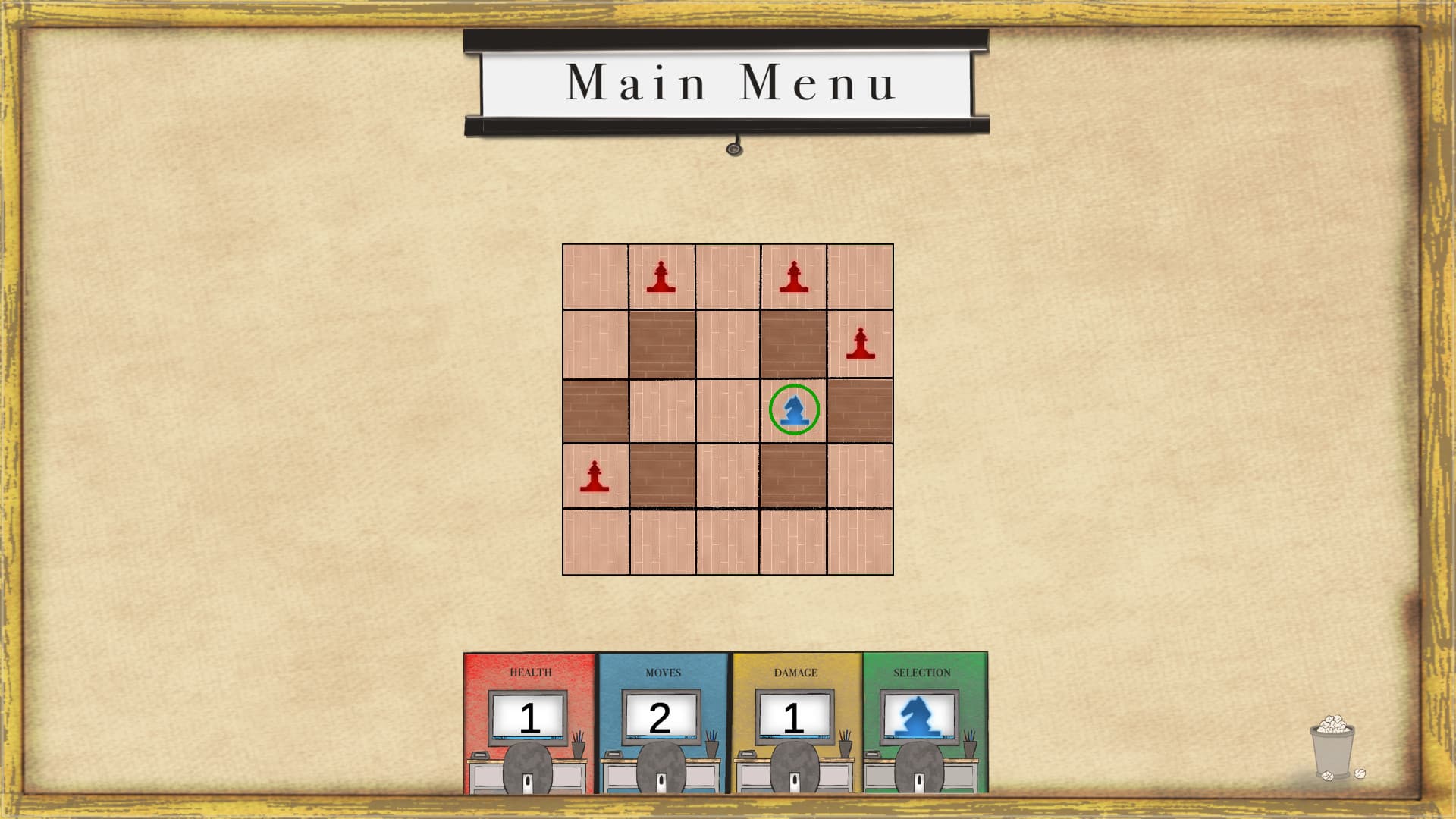Open the Main Menu banner scroll
1456x819 pixels.
pyautogui.click(x=728, y=83)
